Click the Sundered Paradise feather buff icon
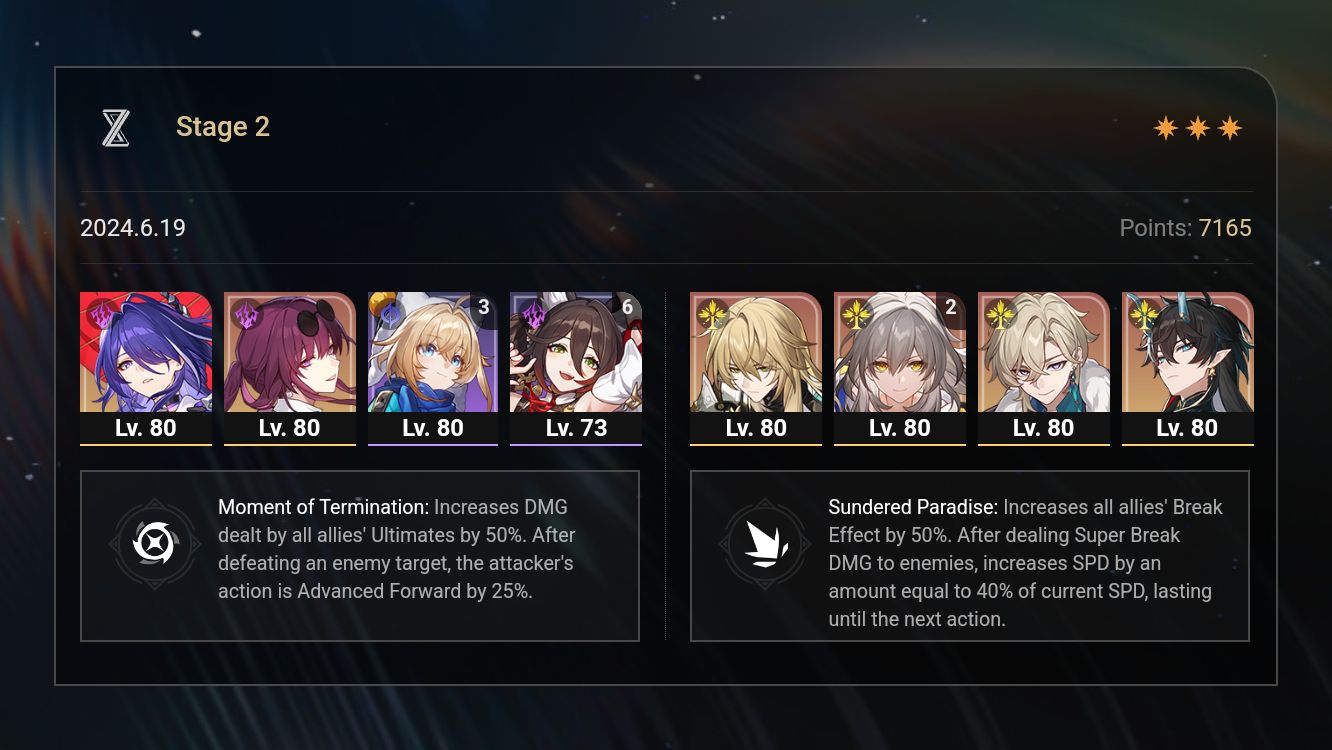Image resolution: width=1332 pixels, height=750 pixels. (x=765, y=545)
